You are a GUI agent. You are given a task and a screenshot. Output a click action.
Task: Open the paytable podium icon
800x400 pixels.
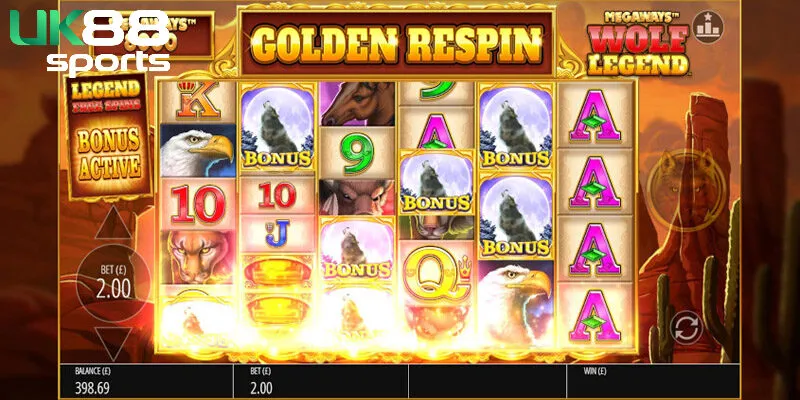tap(709, 24)
